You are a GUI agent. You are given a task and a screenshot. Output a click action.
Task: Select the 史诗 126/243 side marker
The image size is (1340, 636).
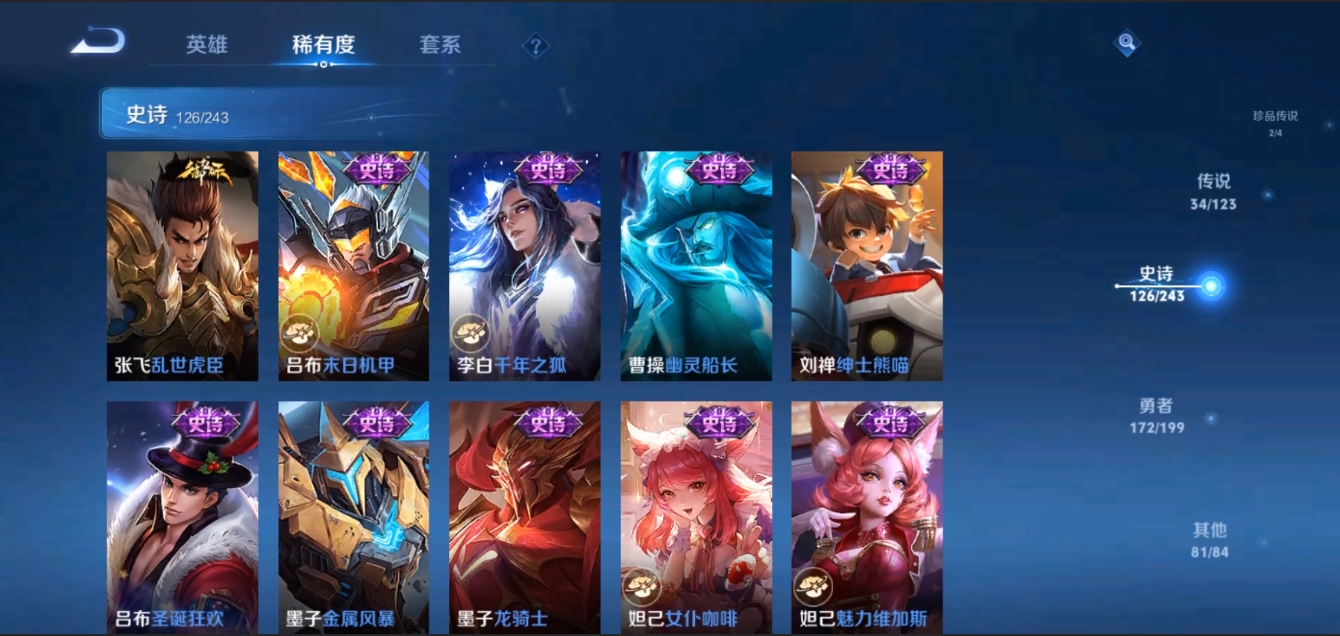point(1158,284)
